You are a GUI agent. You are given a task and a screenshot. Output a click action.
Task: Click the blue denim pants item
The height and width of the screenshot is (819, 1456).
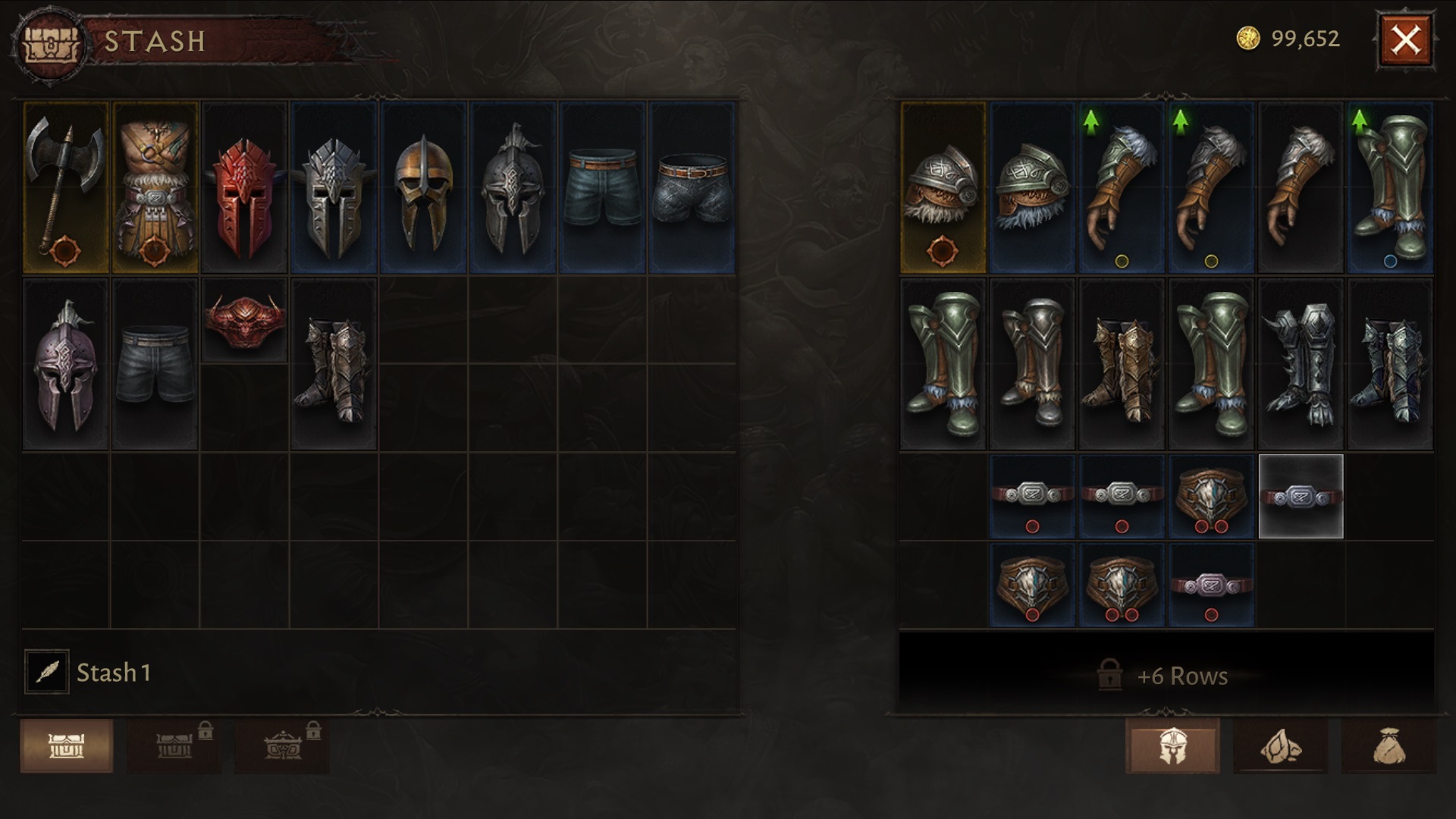click(x=602, y=187)
